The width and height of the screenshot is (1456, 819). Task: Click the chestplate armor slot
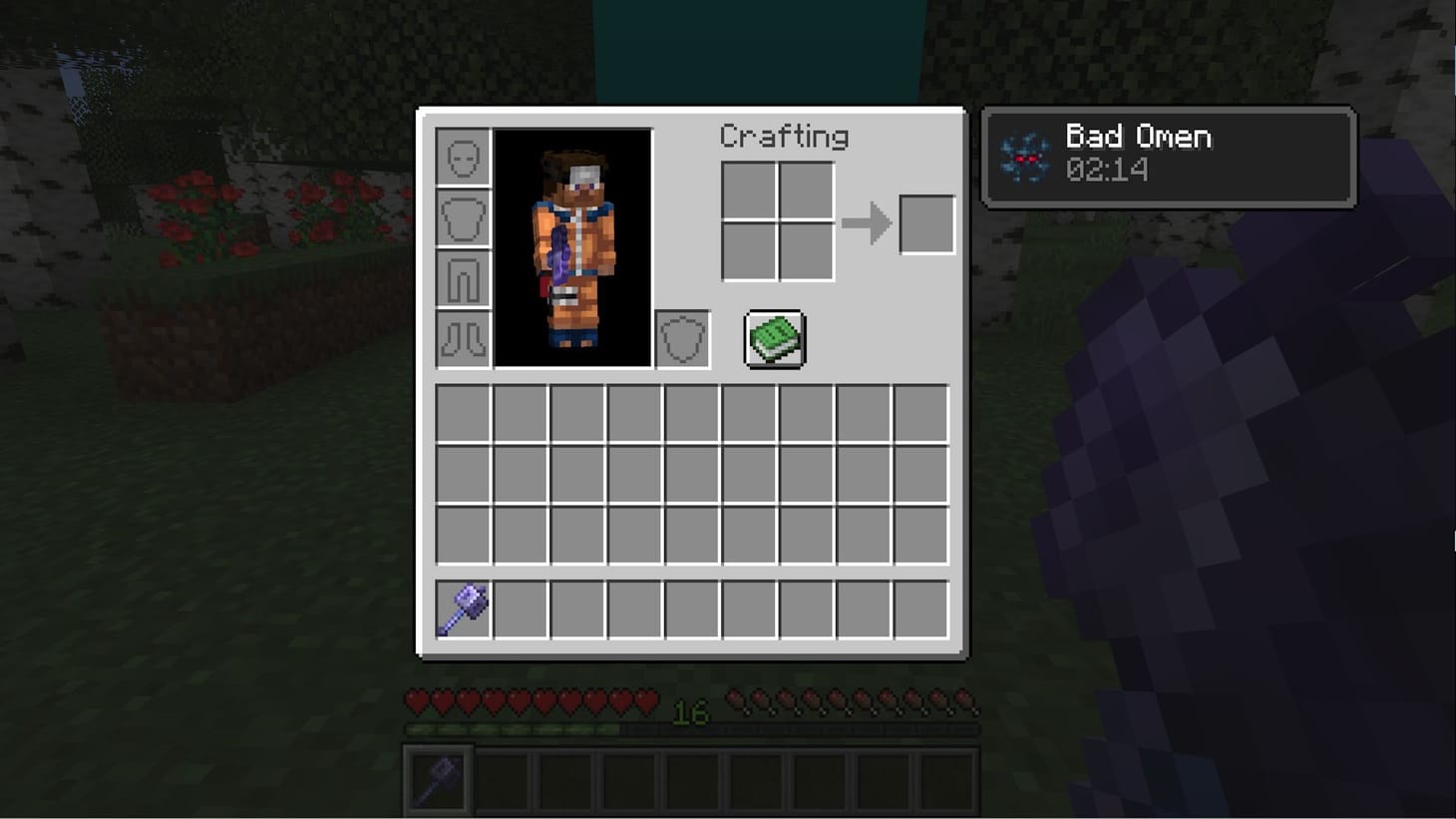[x=463, y=218]
